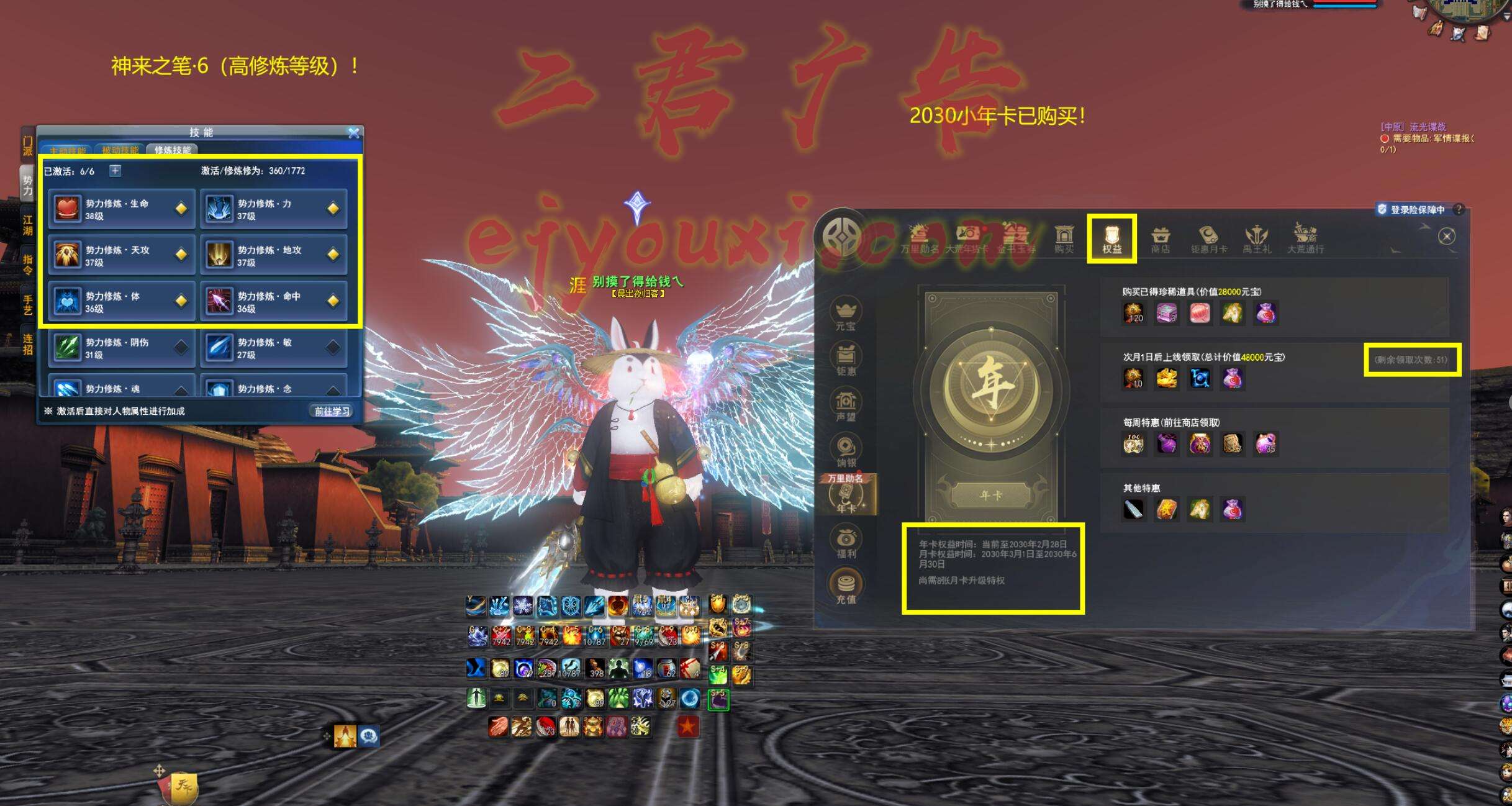The image size is (1512, 806).
Task: Open the 商店 shop tab
Action: (x=1160, y=240)
